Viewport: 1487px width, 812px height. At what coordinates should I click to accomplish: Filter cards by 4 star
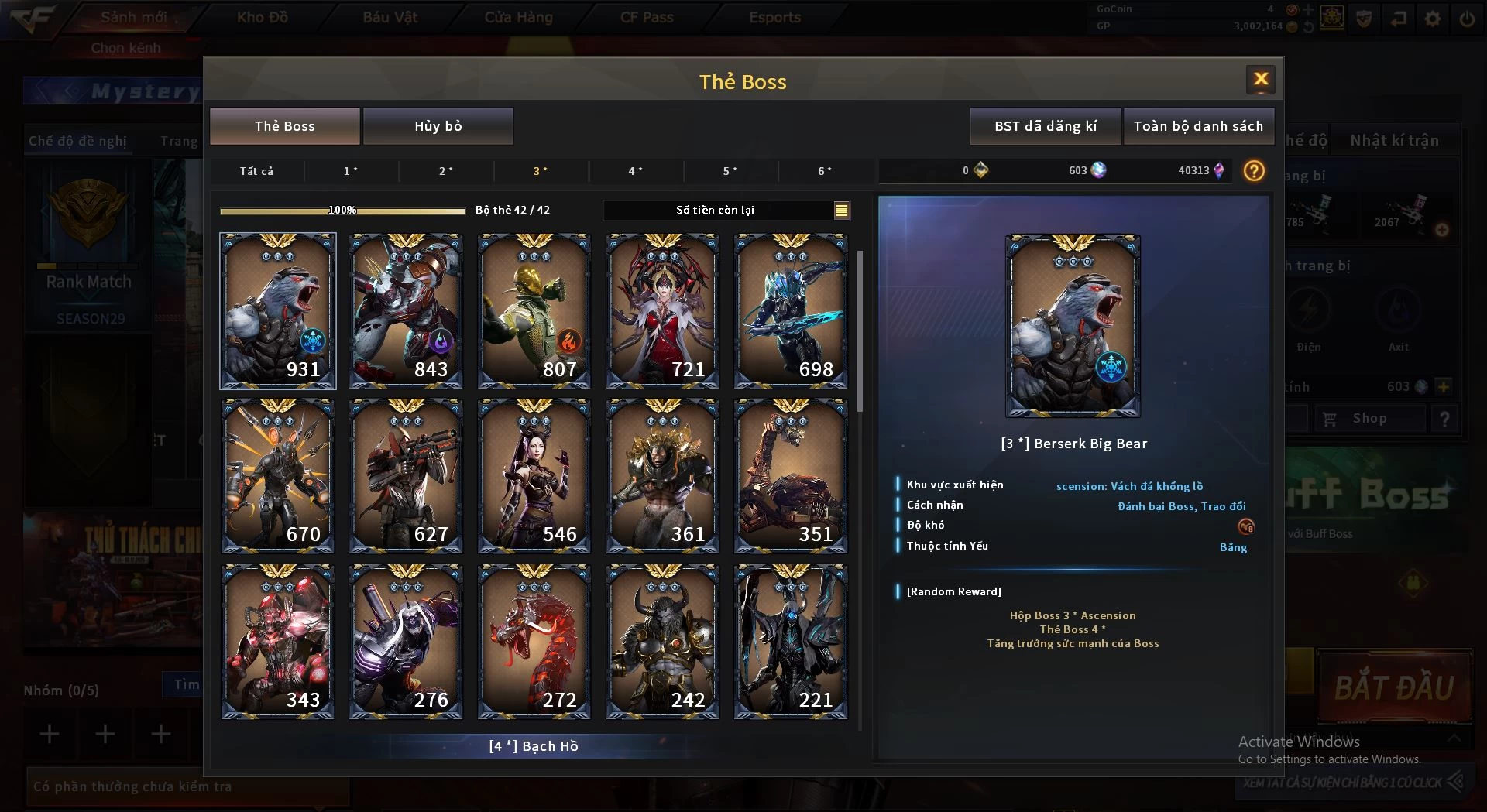click(x=635, y=171)
